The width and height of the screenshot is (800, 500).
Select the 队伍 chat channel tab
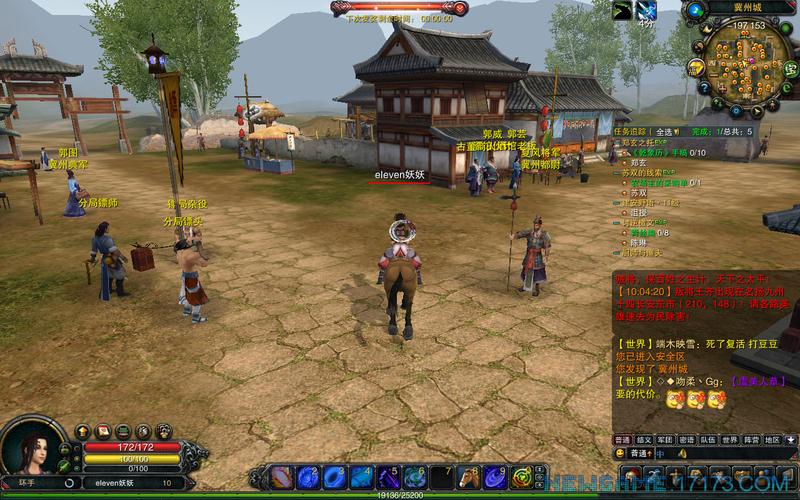707,439
